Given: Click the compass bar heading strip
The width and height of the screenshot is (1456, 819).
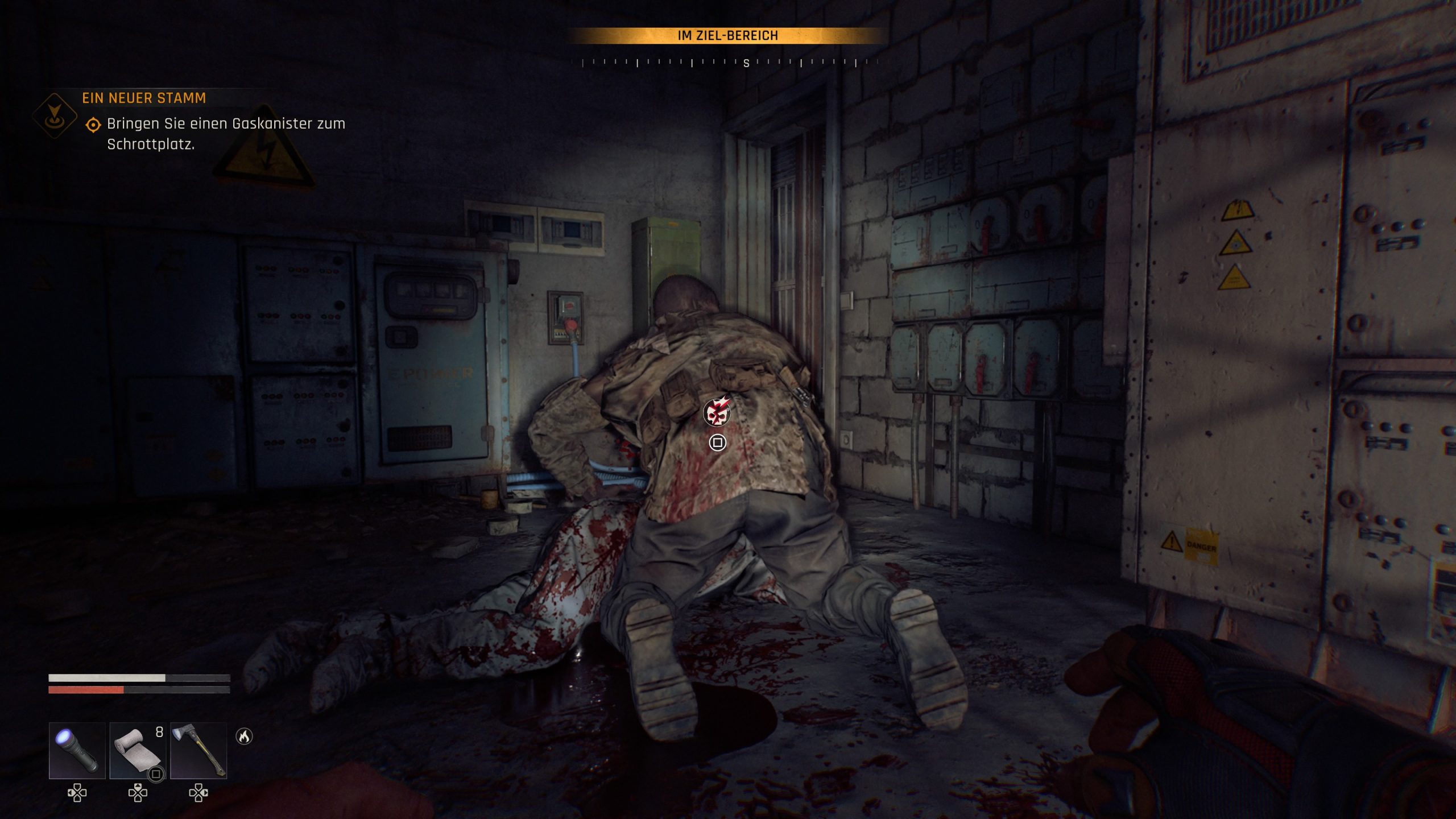Looking at the screenshot, I should [728, 63].
